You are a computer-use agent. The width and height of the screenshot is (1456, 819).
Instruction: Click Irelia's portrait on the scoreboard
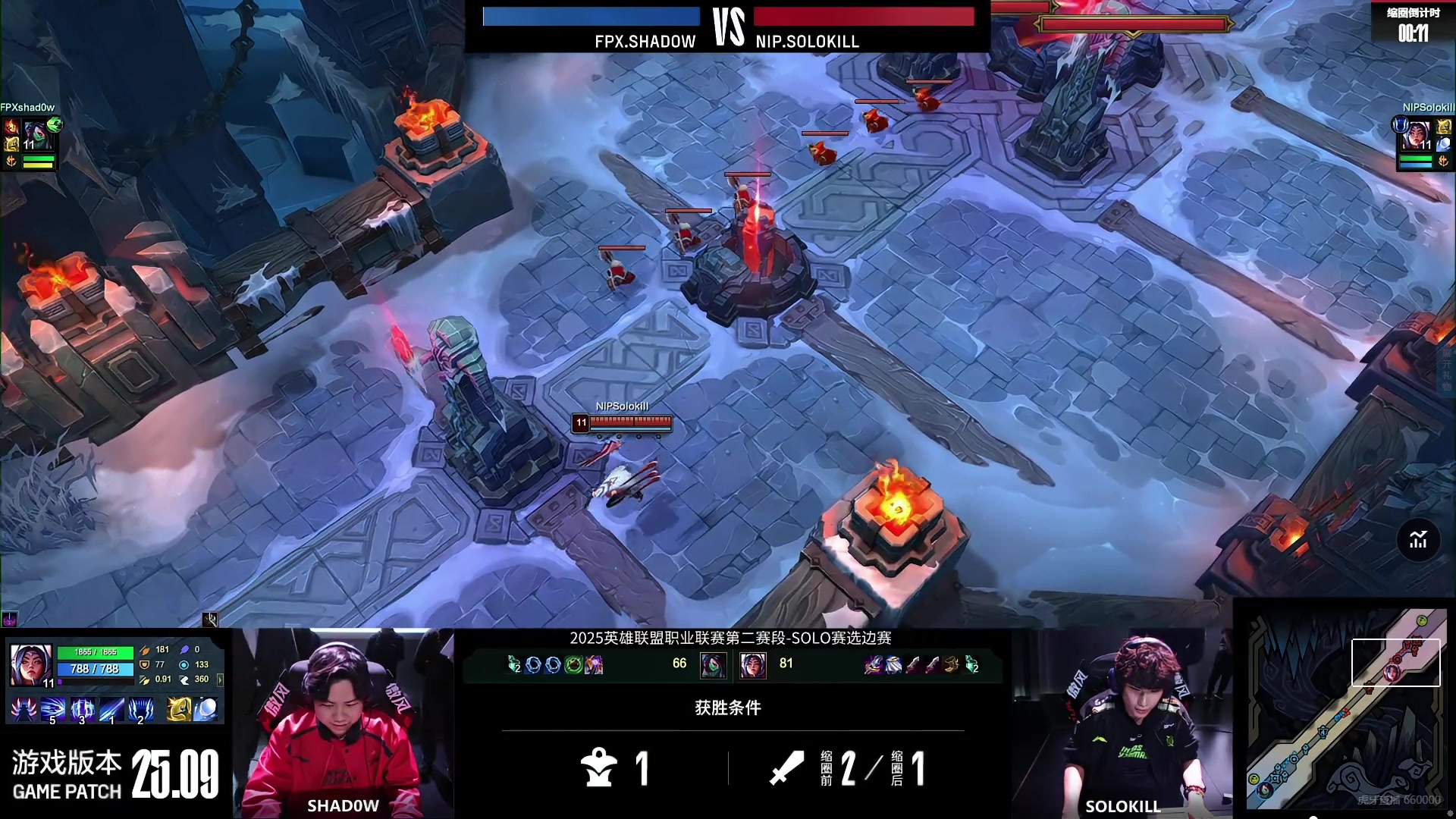click(x=752, y=665)
